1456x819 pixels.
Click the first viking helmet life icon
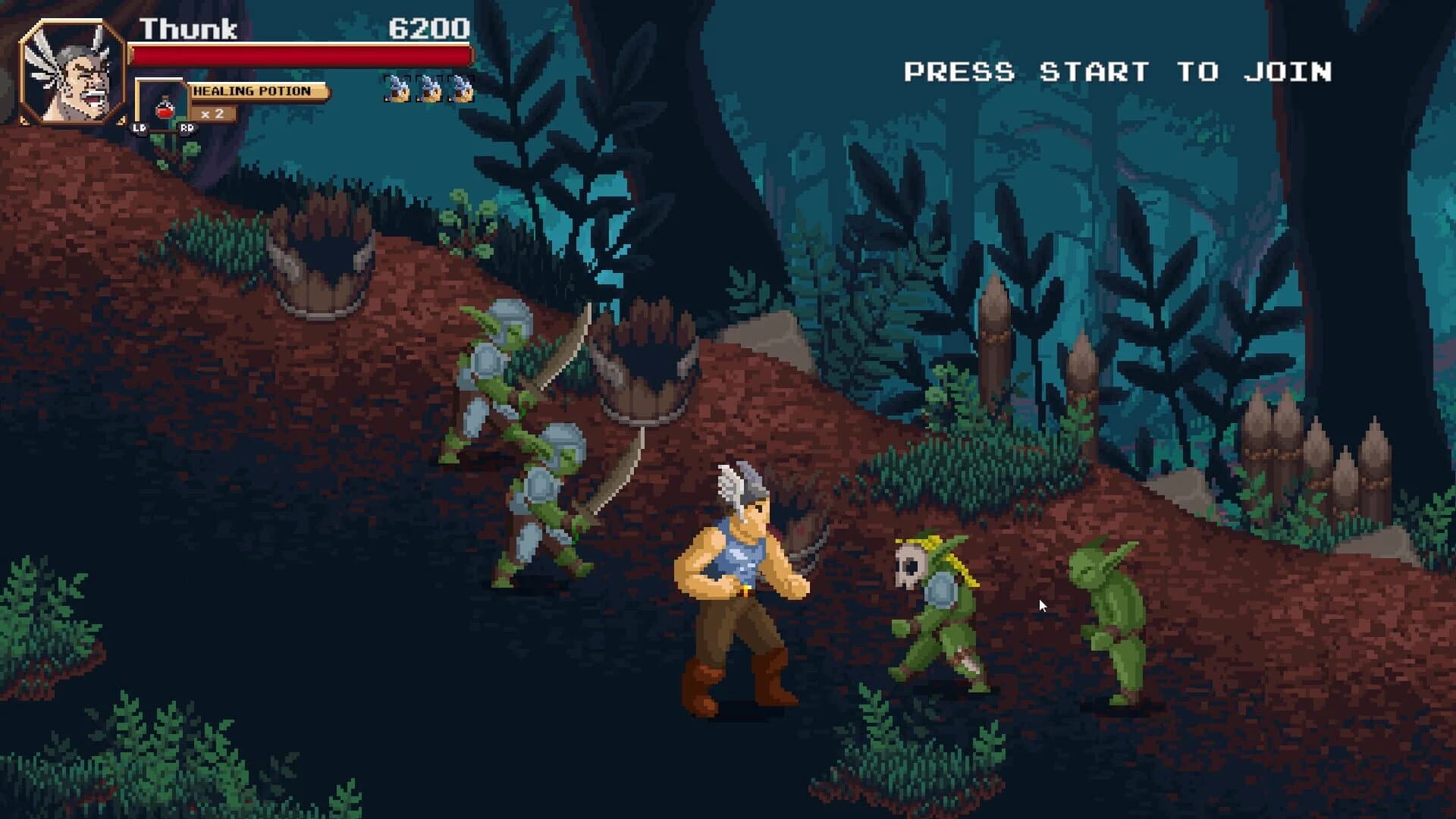(x=397, y=87)
